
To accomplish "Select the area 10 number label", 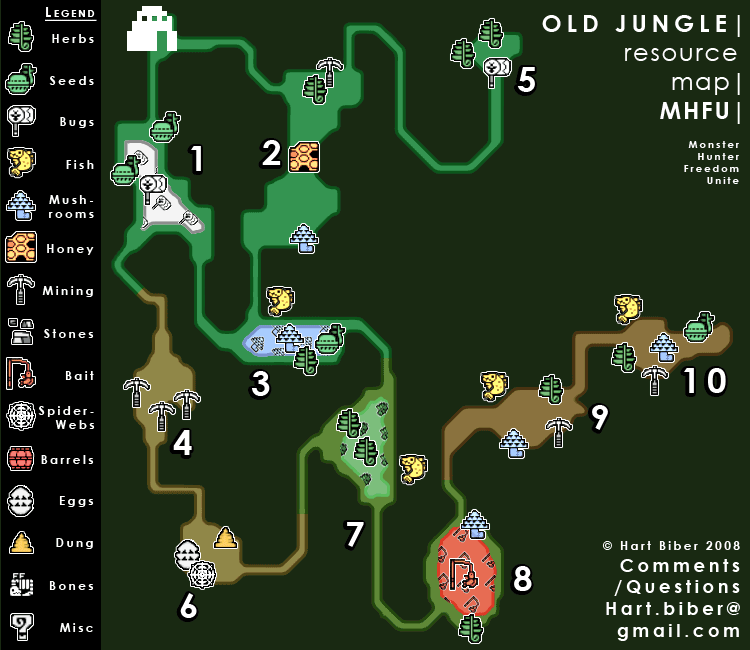I will (704, 381).
